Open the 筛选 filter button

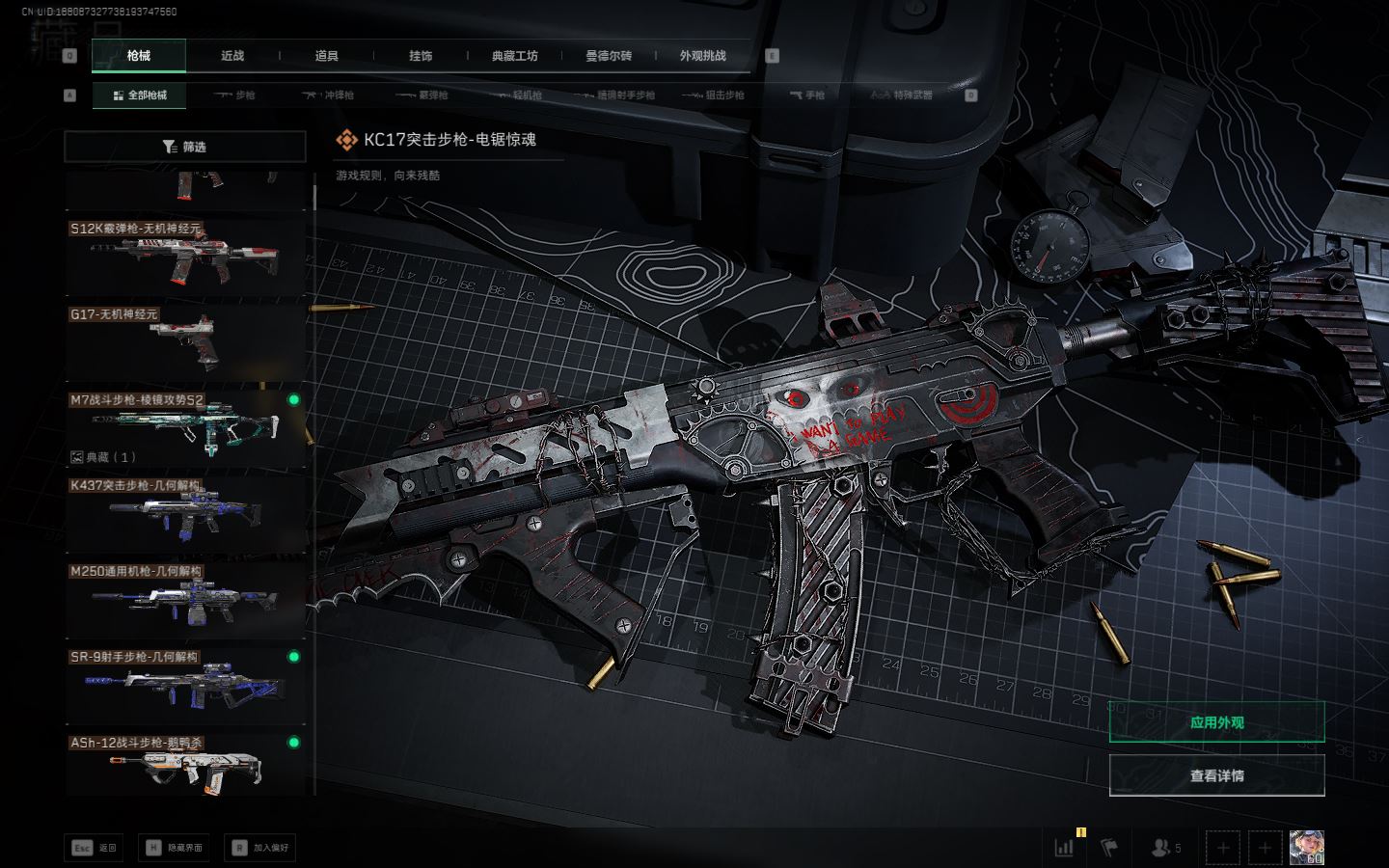click(184, 147)
